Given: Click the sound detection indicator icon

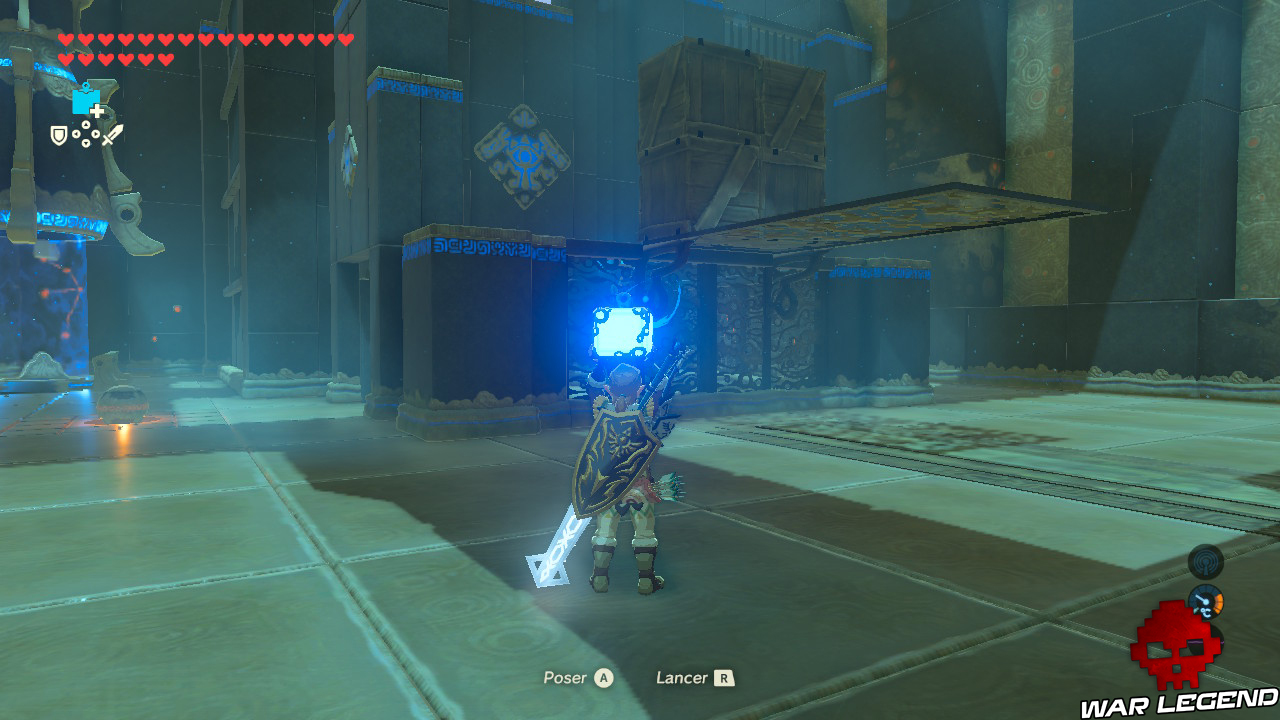Looking at the screenshot, I should coord(1205,561).
